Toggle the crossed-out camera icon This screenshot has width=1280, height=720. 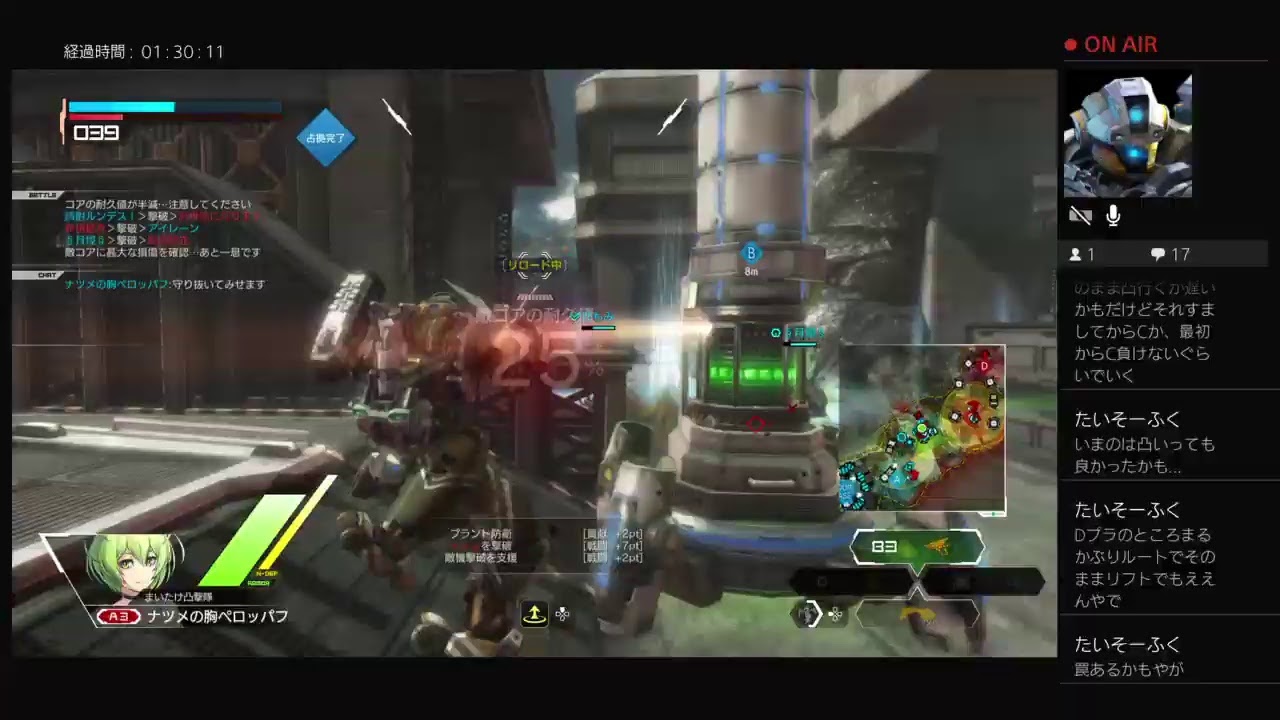click(x=1080, y=215)
